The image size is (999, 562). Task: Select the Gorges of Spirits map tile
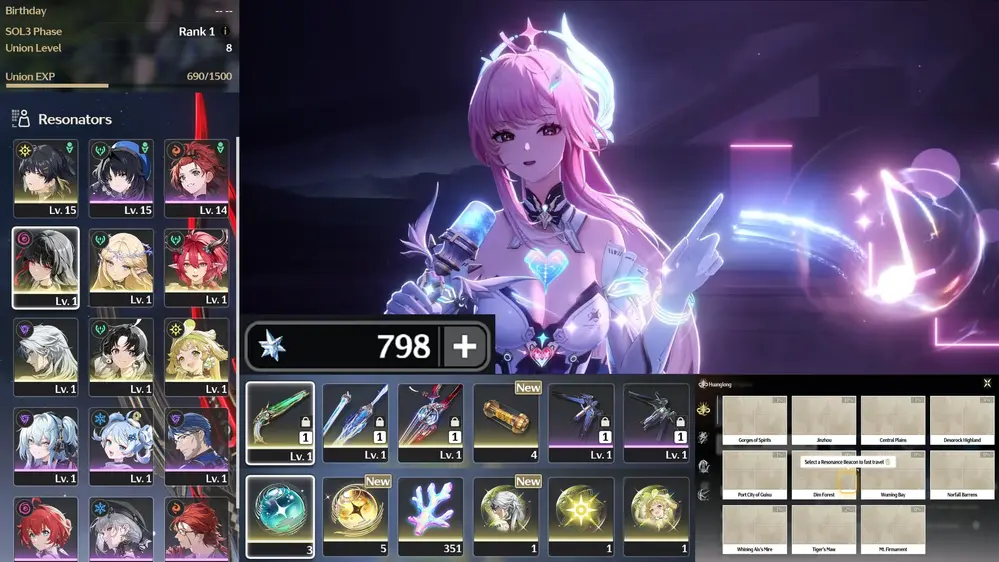754,420
